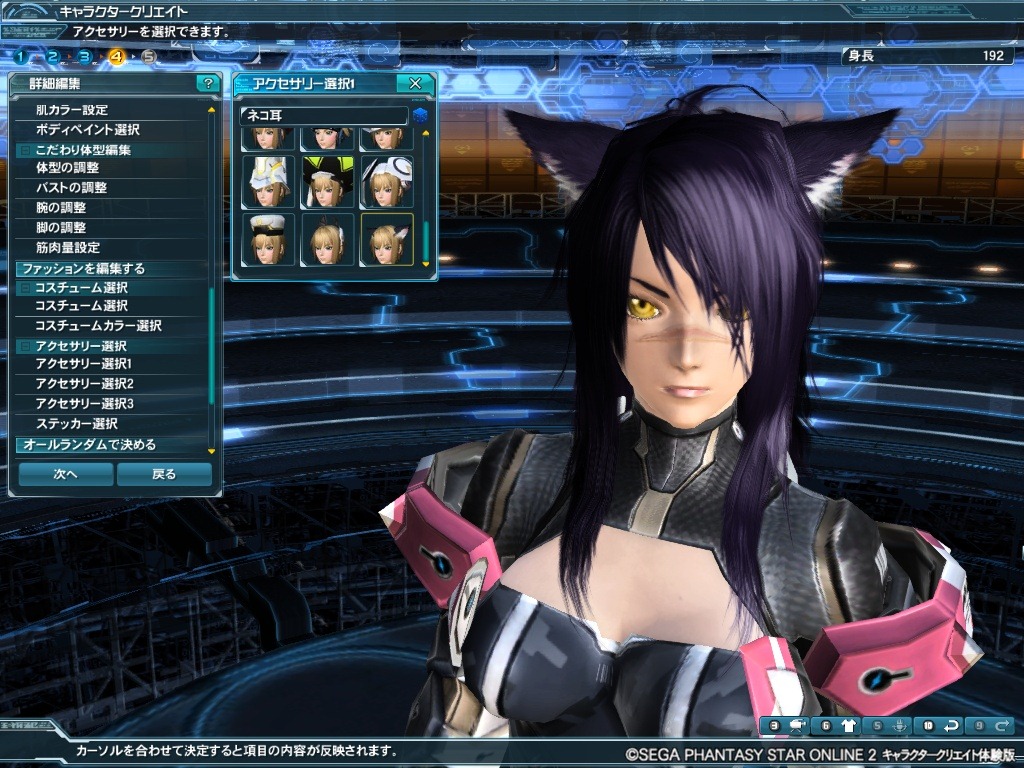Select the black and yellow hat accessory
This screenshot has width=1024, height=768.
click(x=328, y=181)
